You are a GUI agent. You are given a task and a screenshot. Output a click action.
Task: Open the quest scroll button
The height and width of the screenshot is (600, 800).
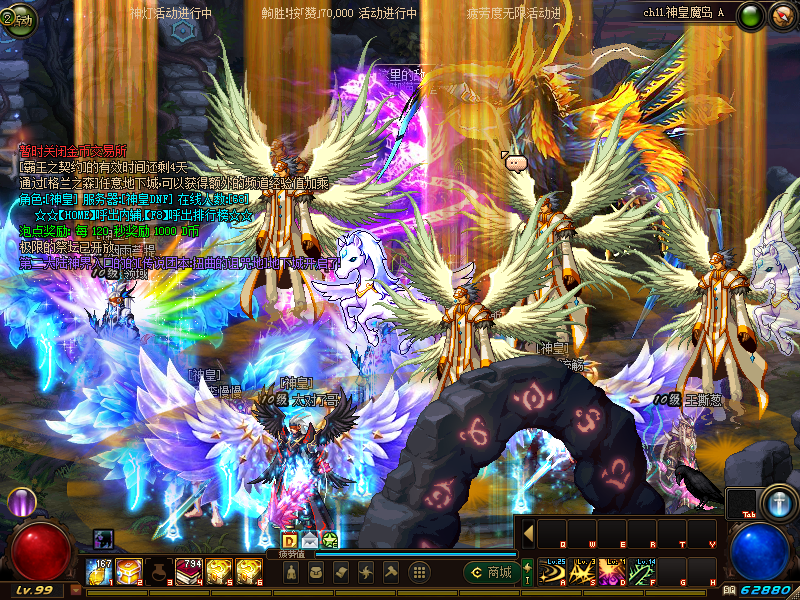pos(342,573)
